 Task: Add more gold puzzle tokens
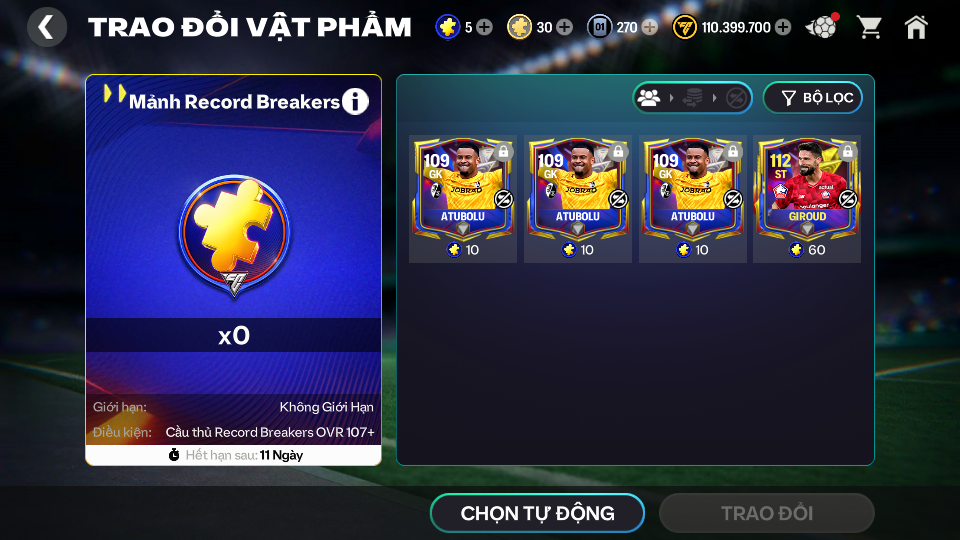coord(565,27)
